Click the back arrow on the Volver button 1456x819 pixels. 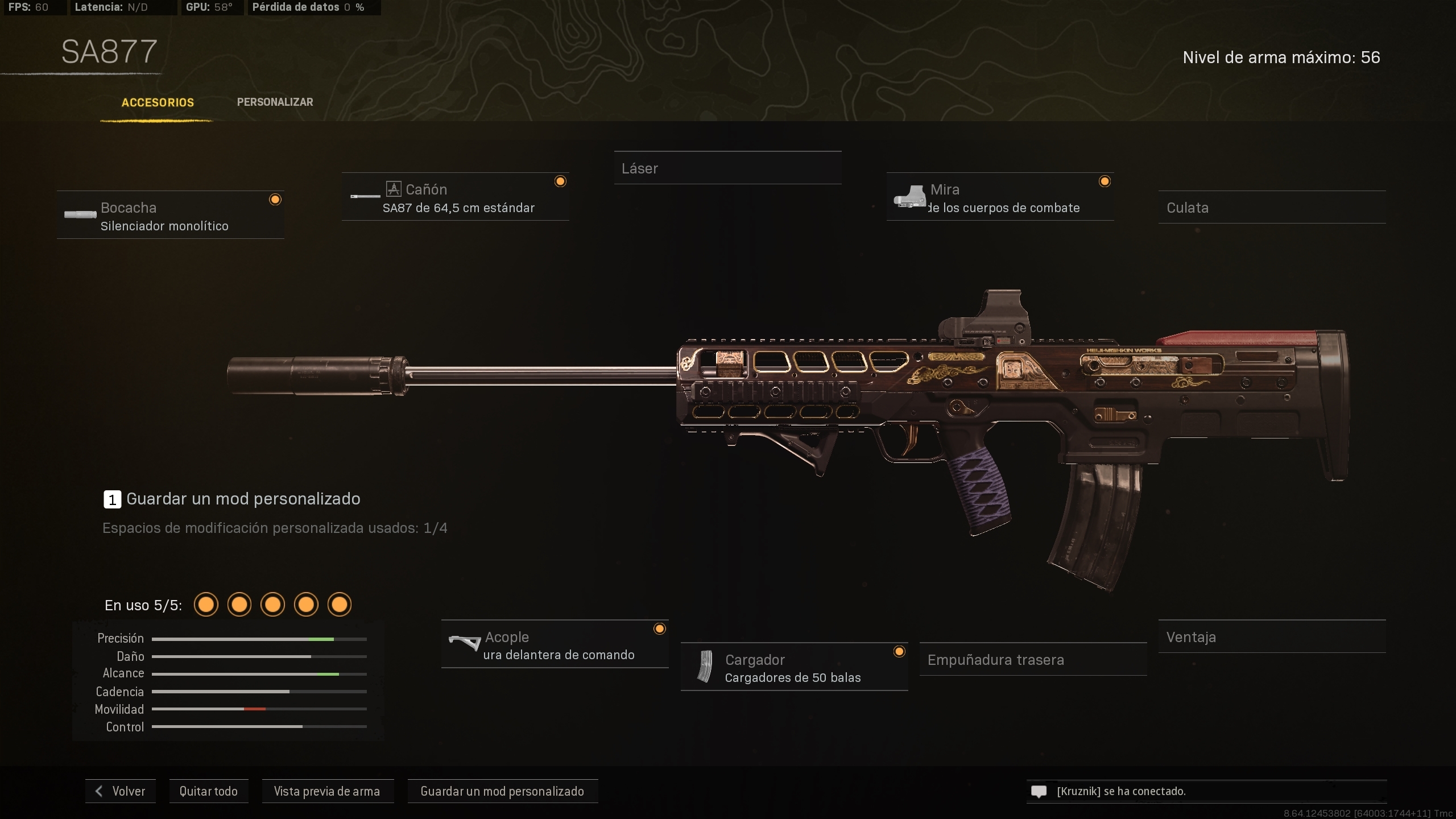pos(99,791)
